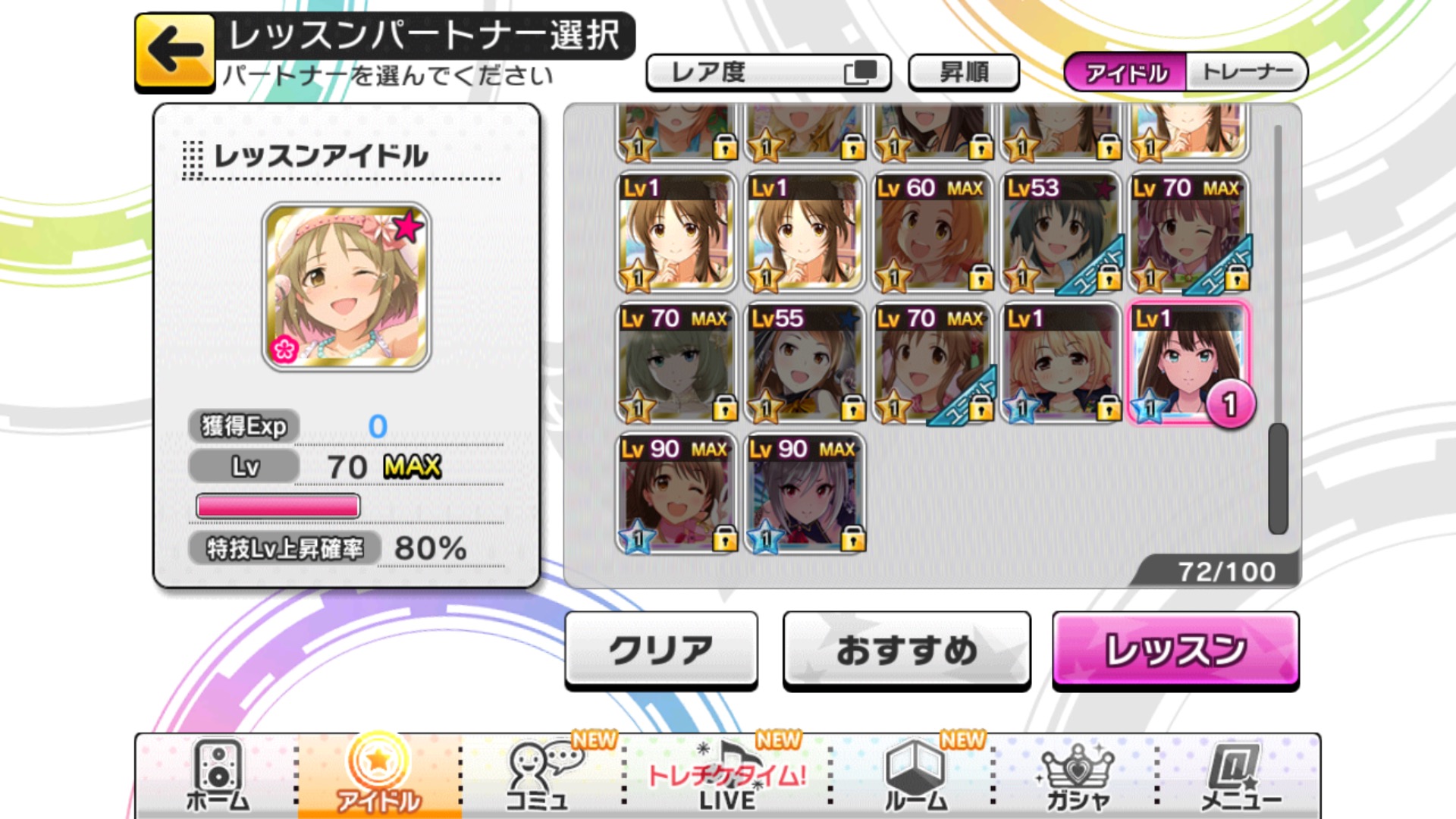Viewport: 1456px width, 819px height.
Task: Switch to the トレーナー tab
Action: (x=1247, y=73)
